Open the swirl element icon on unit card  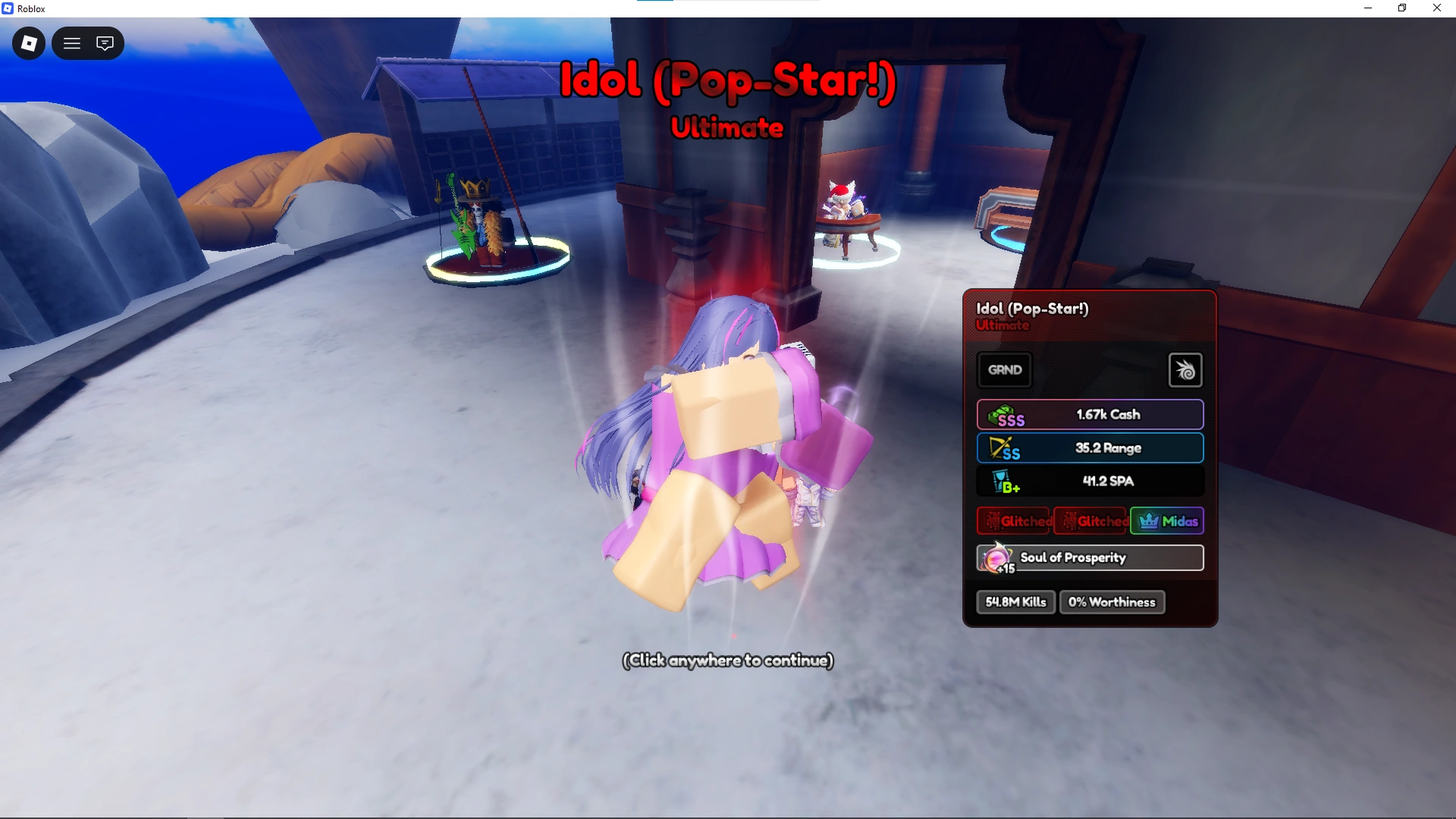tap(1185, 370)
